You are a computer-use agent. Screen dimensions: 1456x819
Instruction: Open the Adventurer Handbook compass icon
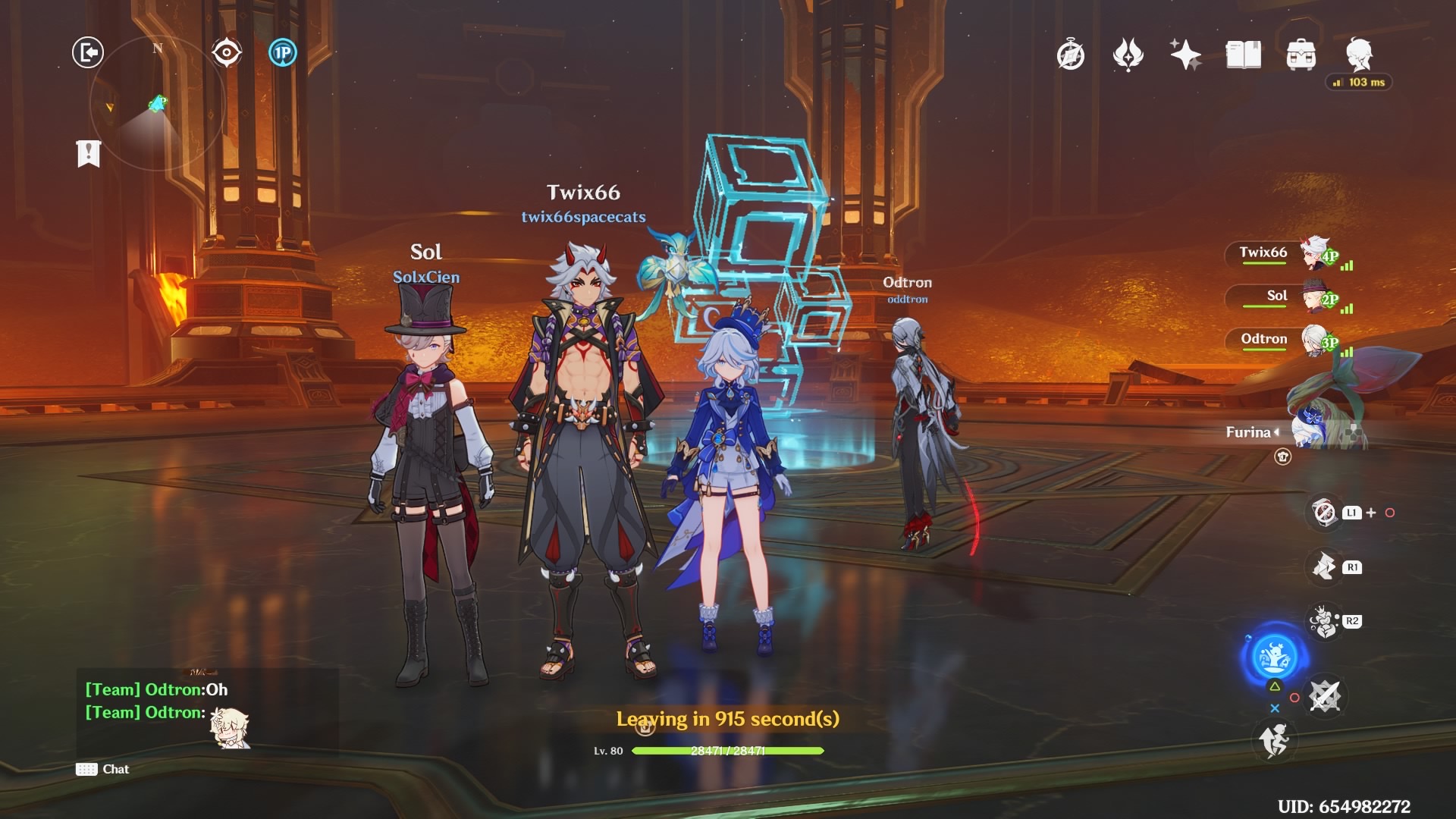pos(1071,55)
